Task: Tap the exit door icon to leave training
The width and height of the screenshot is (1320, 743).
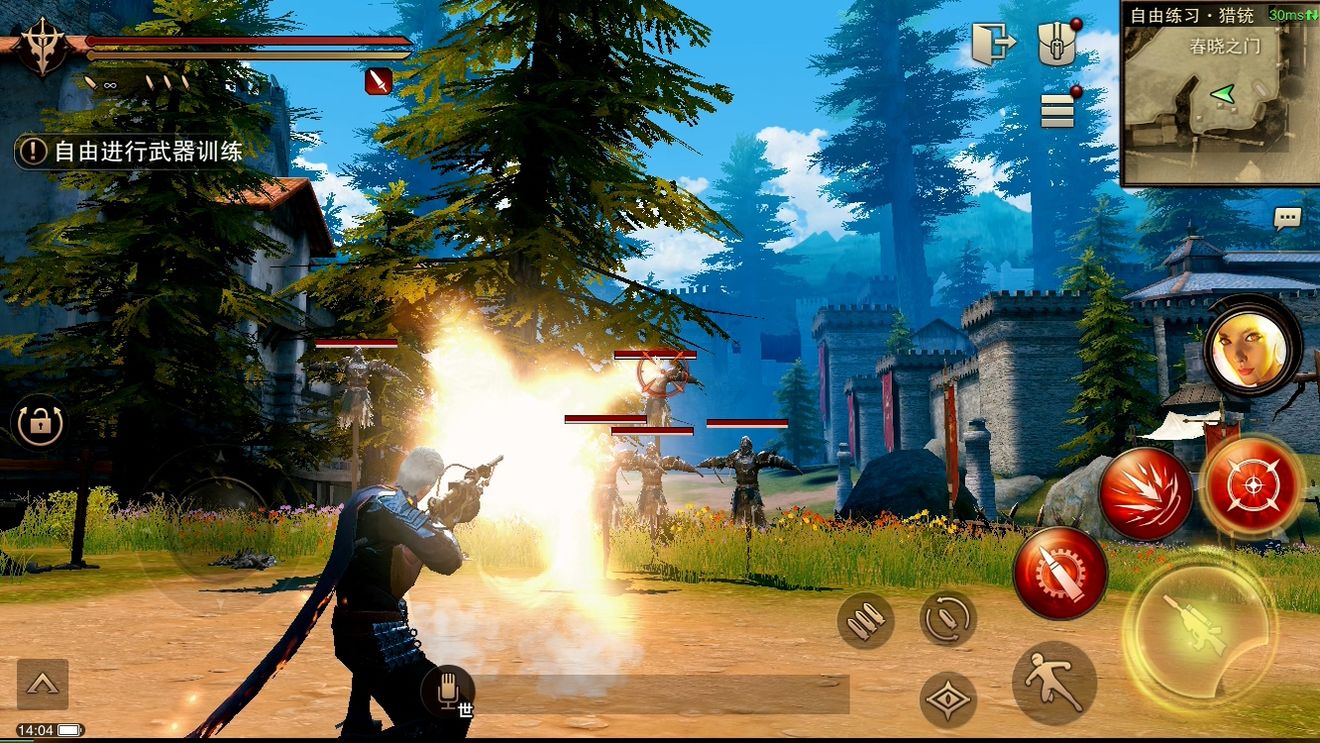Action: click(x=993, y=44)
